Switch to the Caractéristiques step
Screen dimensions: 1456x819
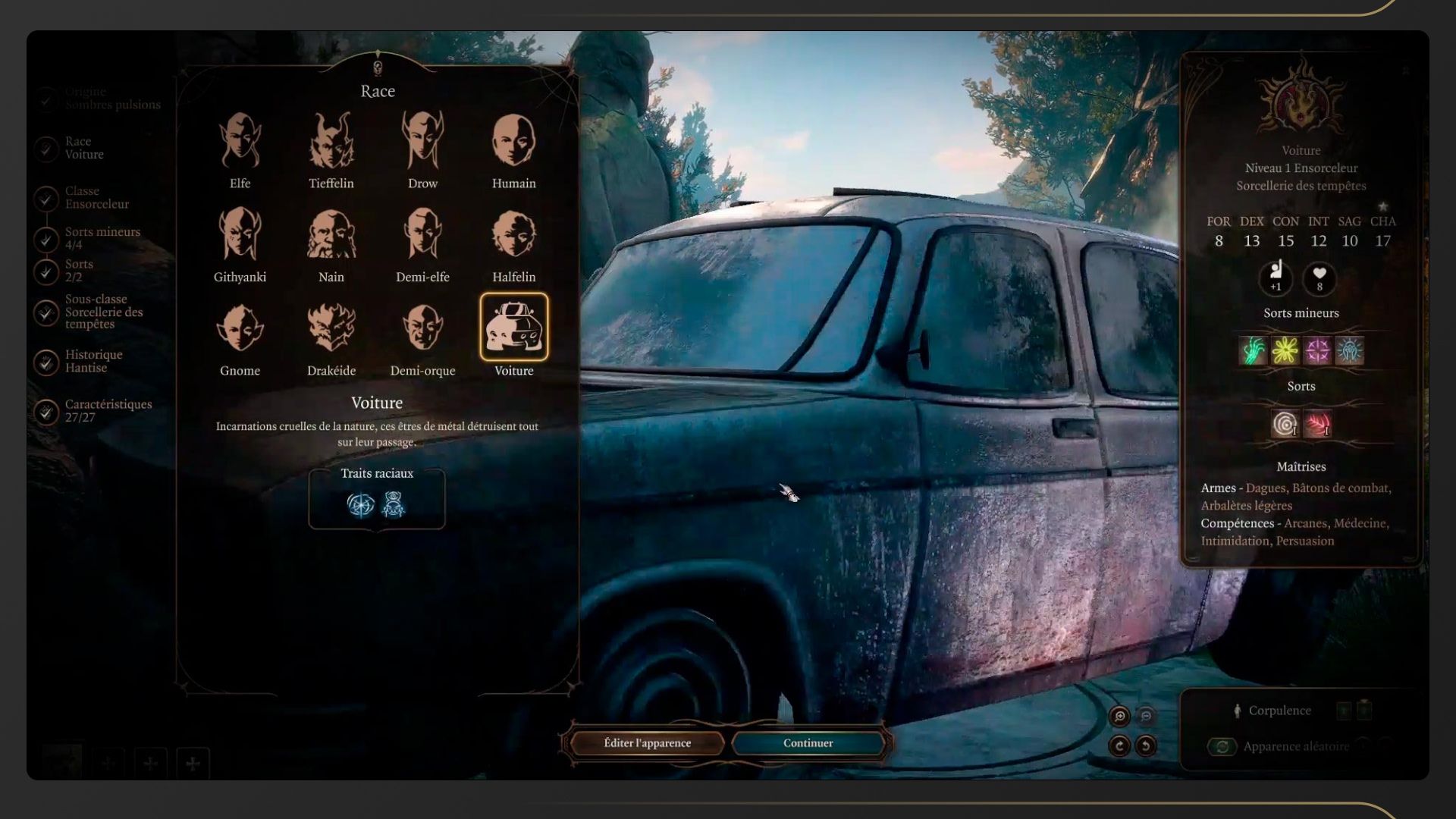(x=108, y=411)
